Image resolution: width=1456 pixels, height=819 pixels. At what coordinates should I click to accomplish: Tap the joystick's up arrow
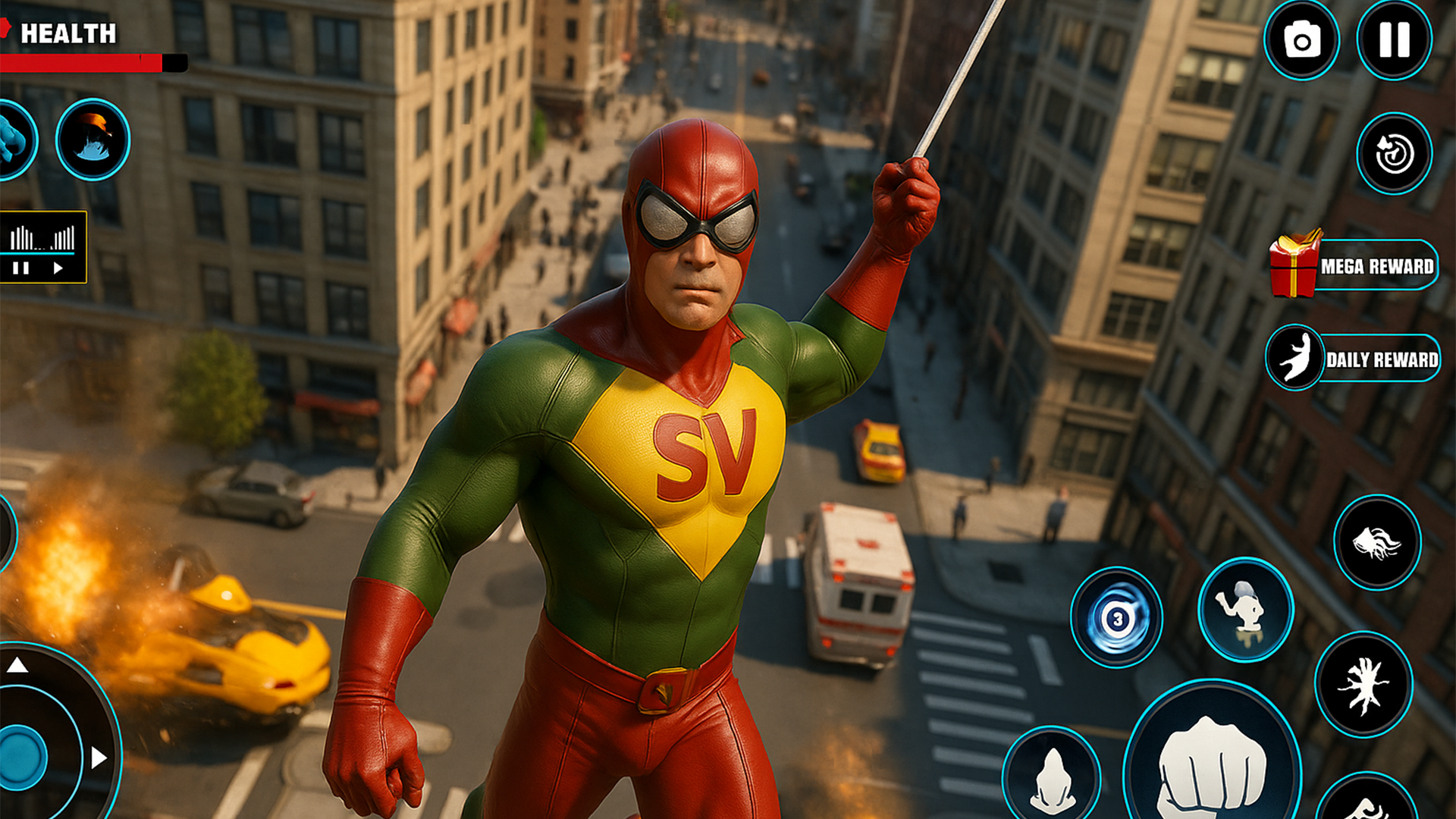tap(17, 666)
